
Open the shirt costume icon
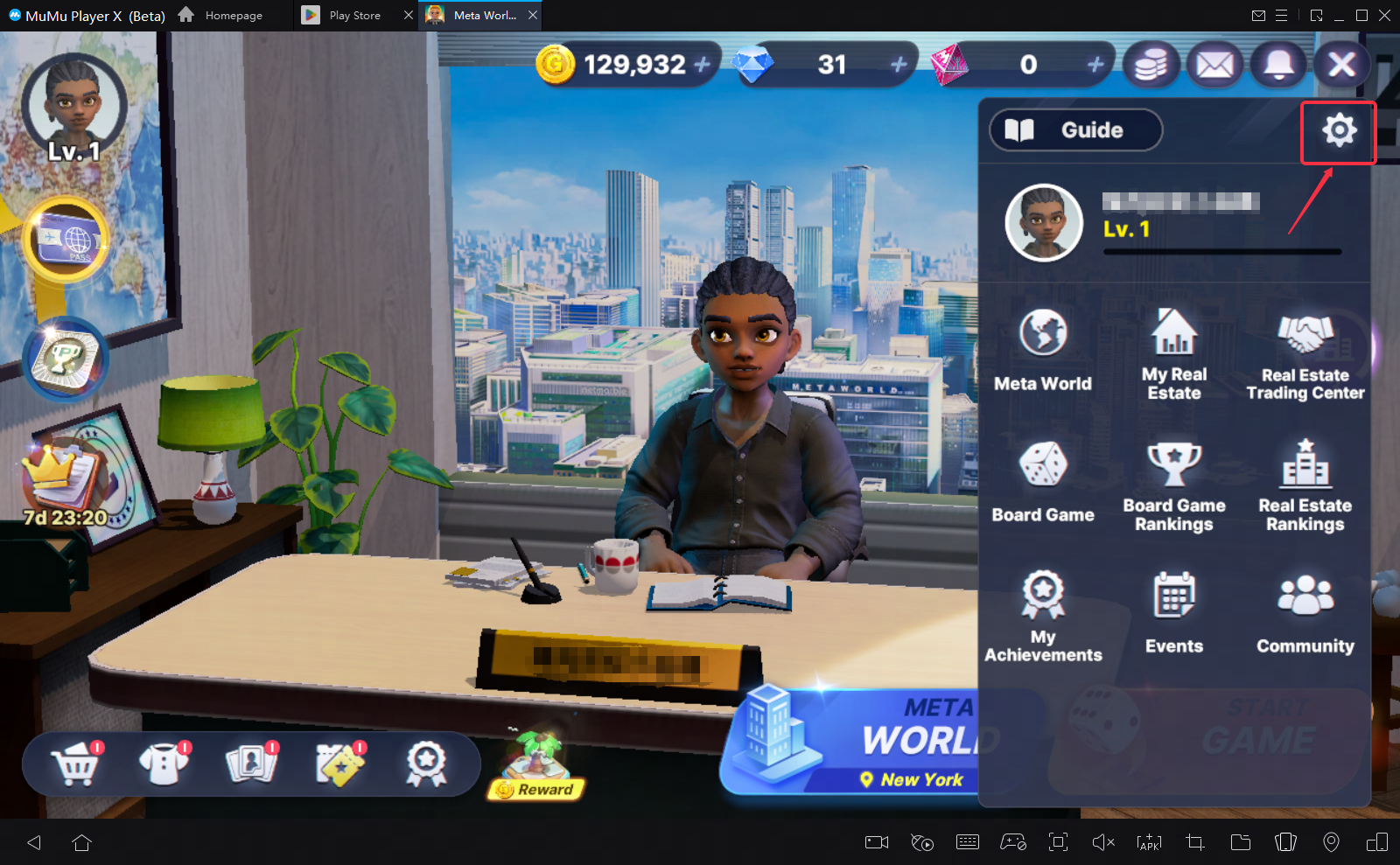164,764
